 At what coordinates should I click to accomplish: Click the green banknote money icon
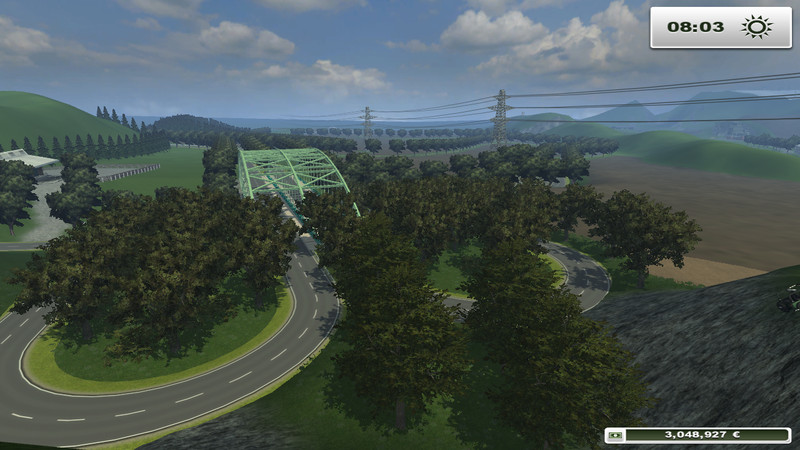[x=616, y=436]
